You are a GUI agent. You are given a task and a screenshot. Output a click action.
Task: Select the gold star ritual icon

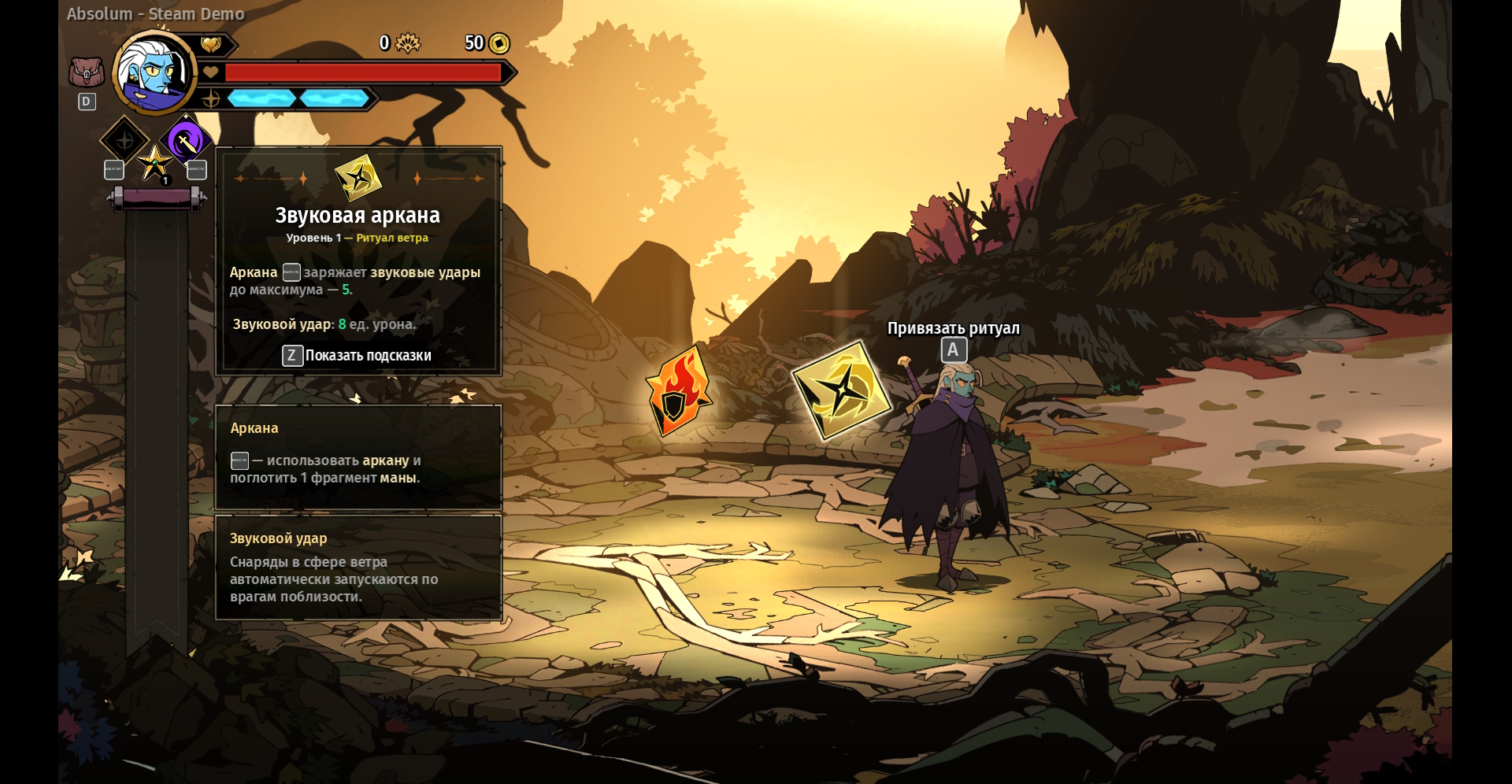tap(154, 164)
